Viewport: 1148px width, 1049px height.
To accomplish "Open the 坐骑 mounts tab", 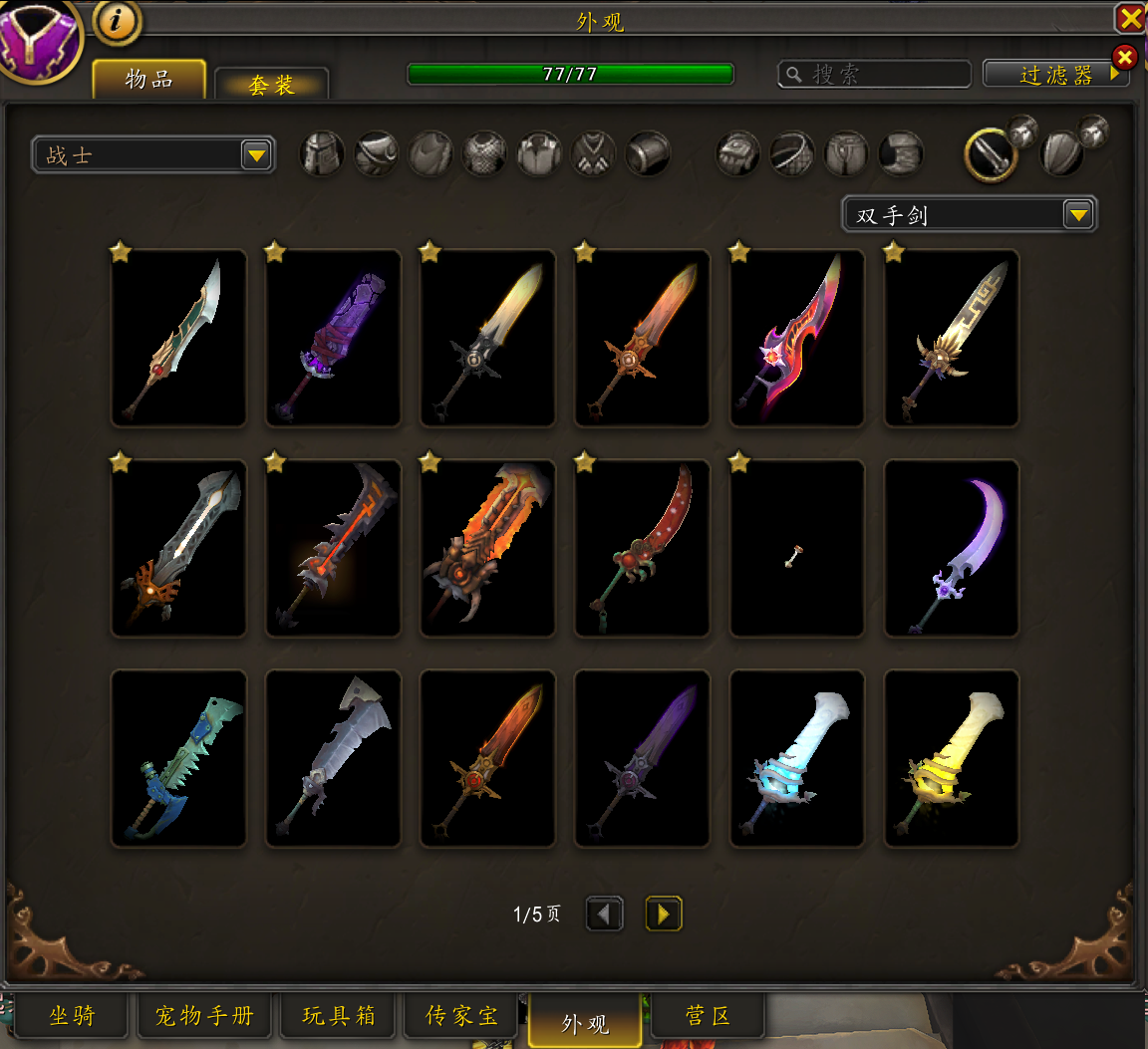I will 72,1016.
